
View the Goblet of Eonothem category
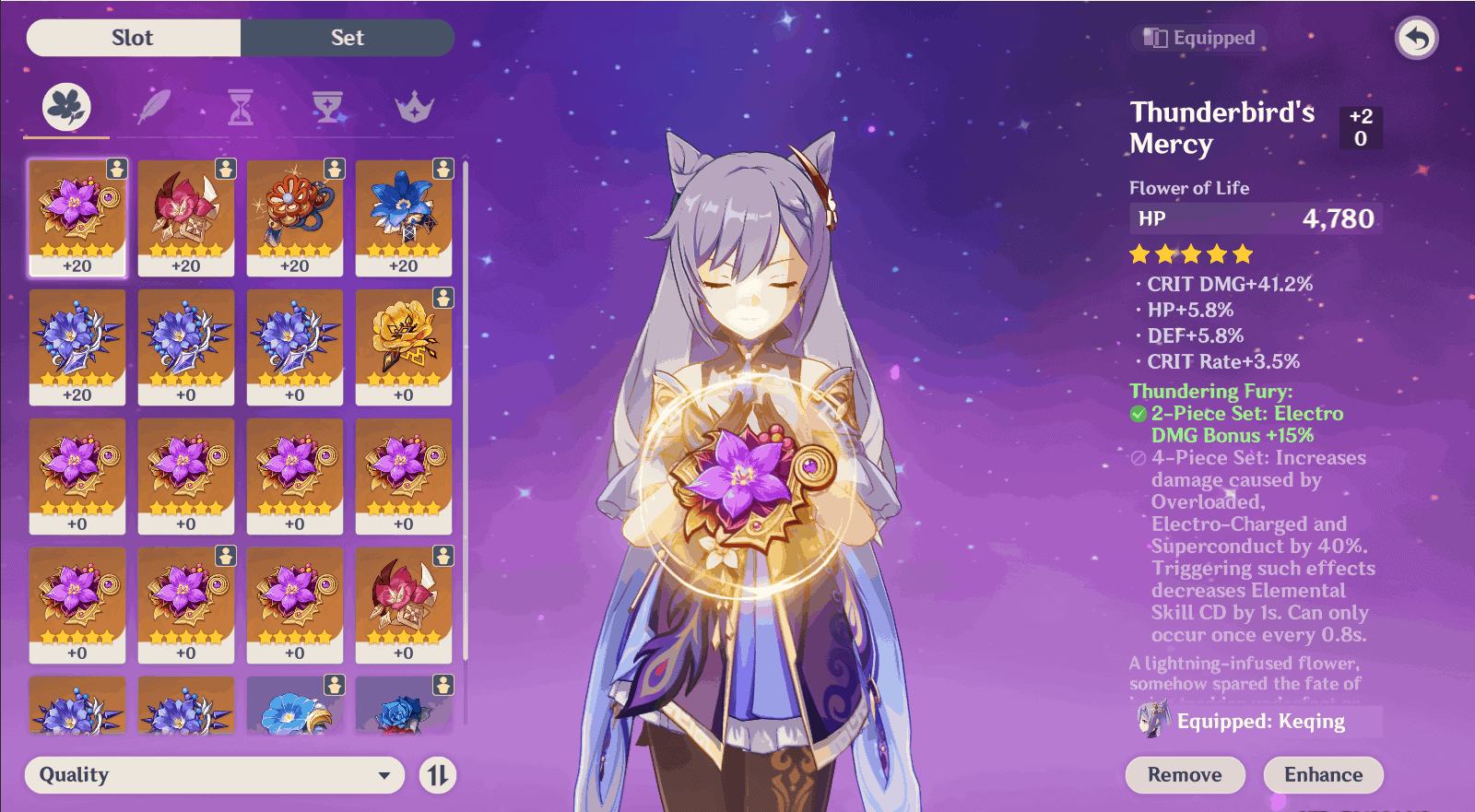(x=329, y=107)
